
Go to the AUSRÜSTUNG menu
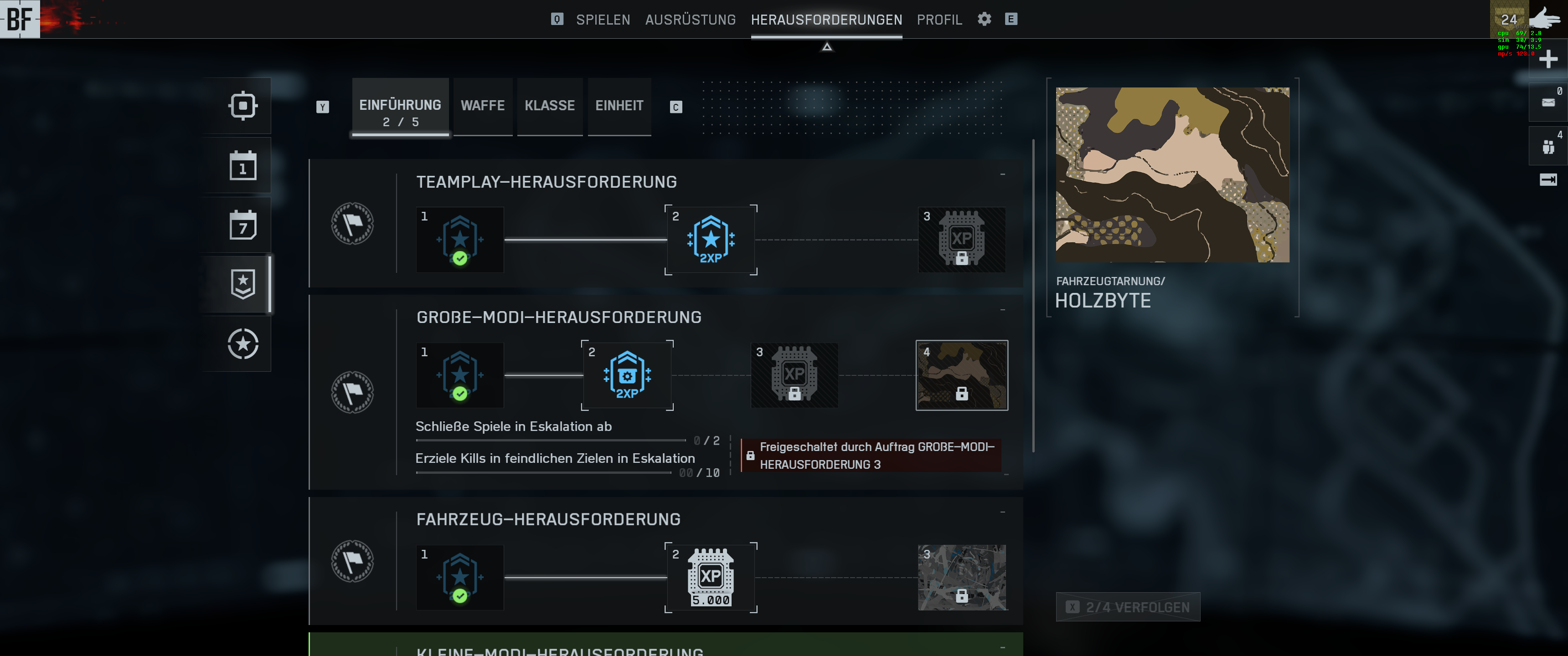click(690, 20)
